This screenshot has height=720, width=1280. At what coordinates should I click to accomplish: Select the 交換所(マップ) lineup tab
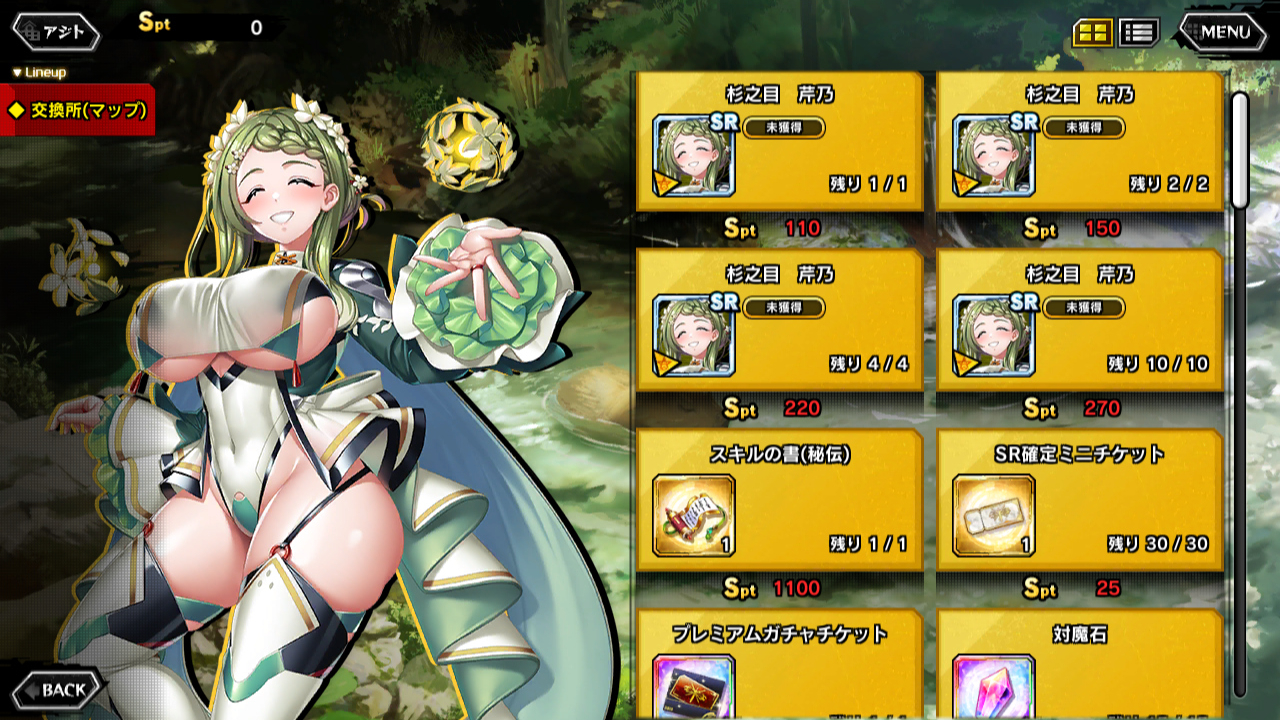click(x=78, y=111)
